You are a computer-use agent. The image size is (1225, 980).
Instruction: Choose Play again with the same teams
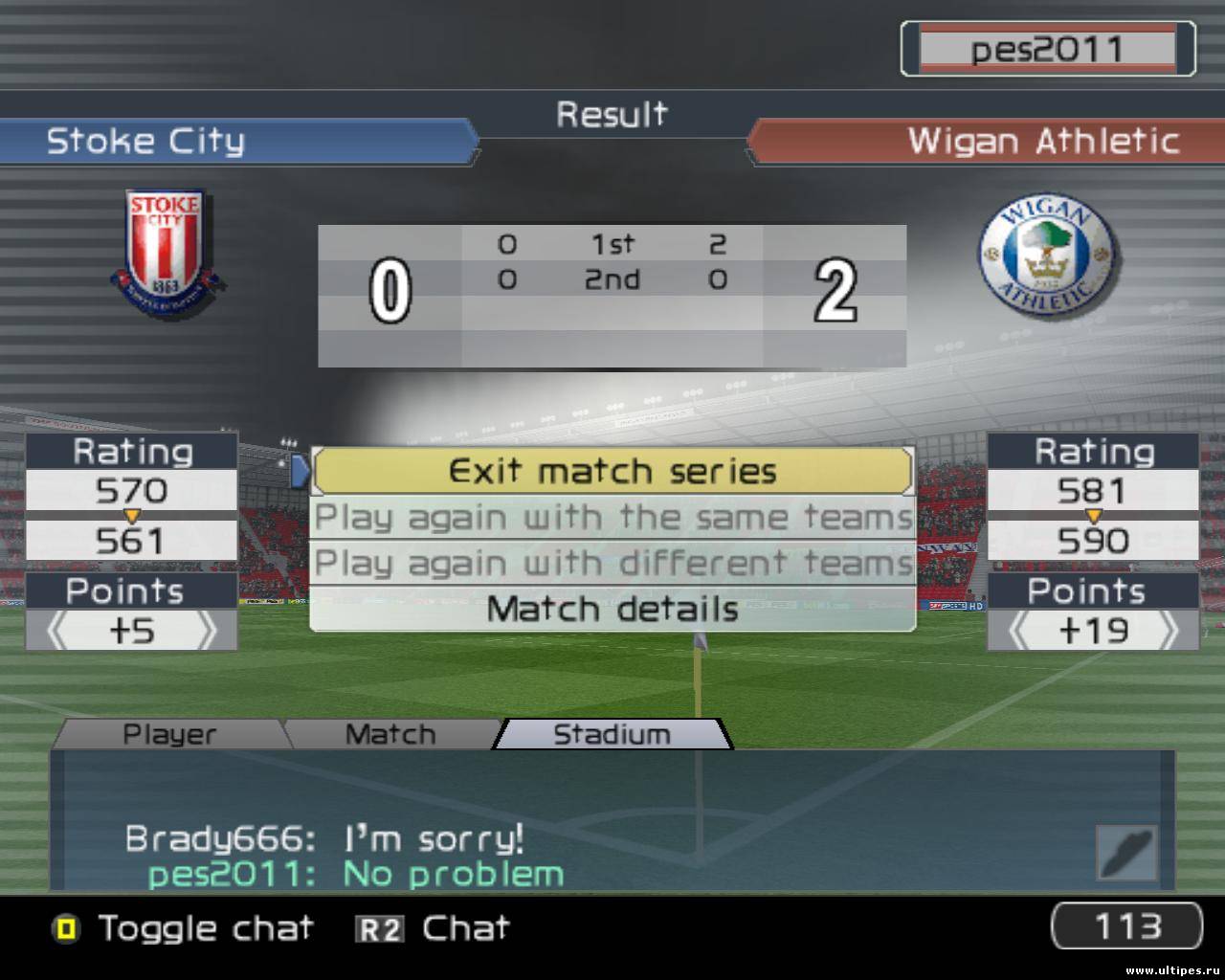point(612,518)
